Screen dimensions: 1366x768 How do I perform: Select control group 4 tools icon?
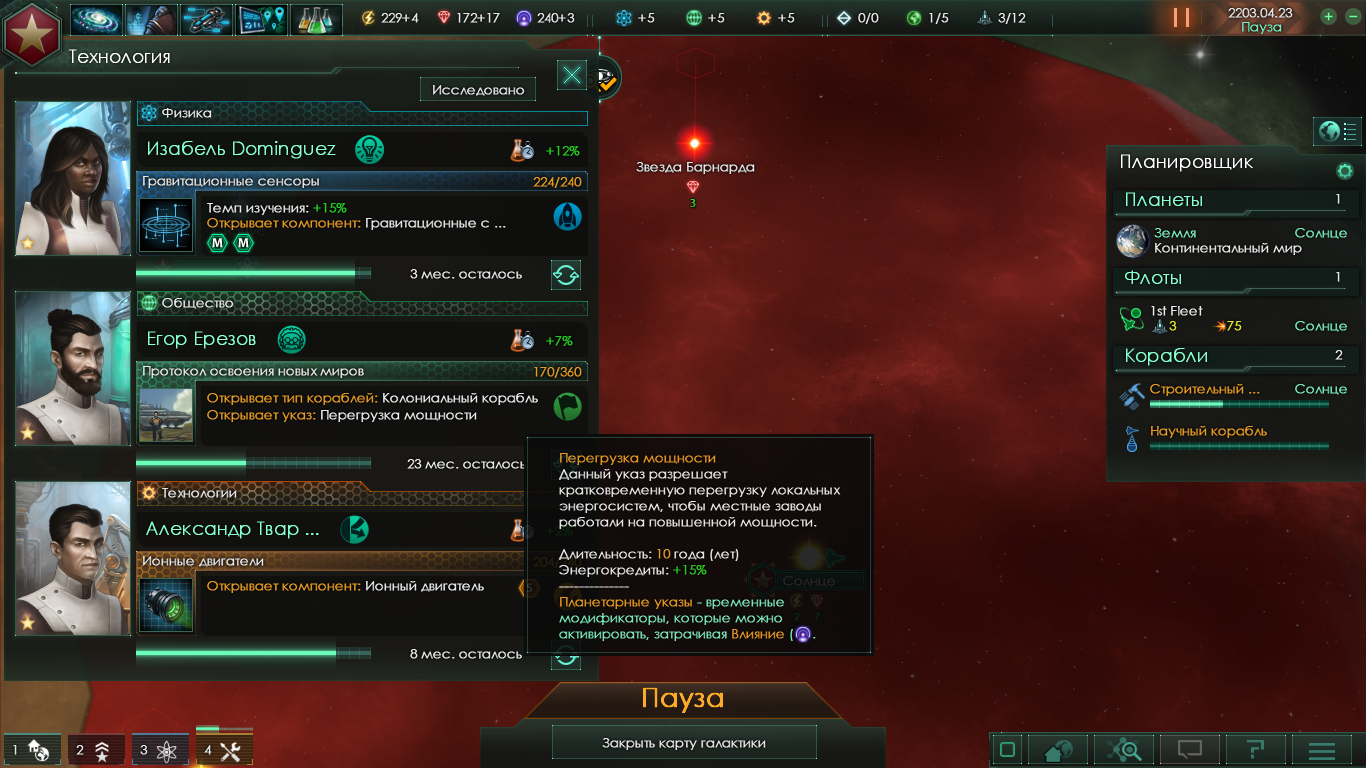(x=224, y=750)
